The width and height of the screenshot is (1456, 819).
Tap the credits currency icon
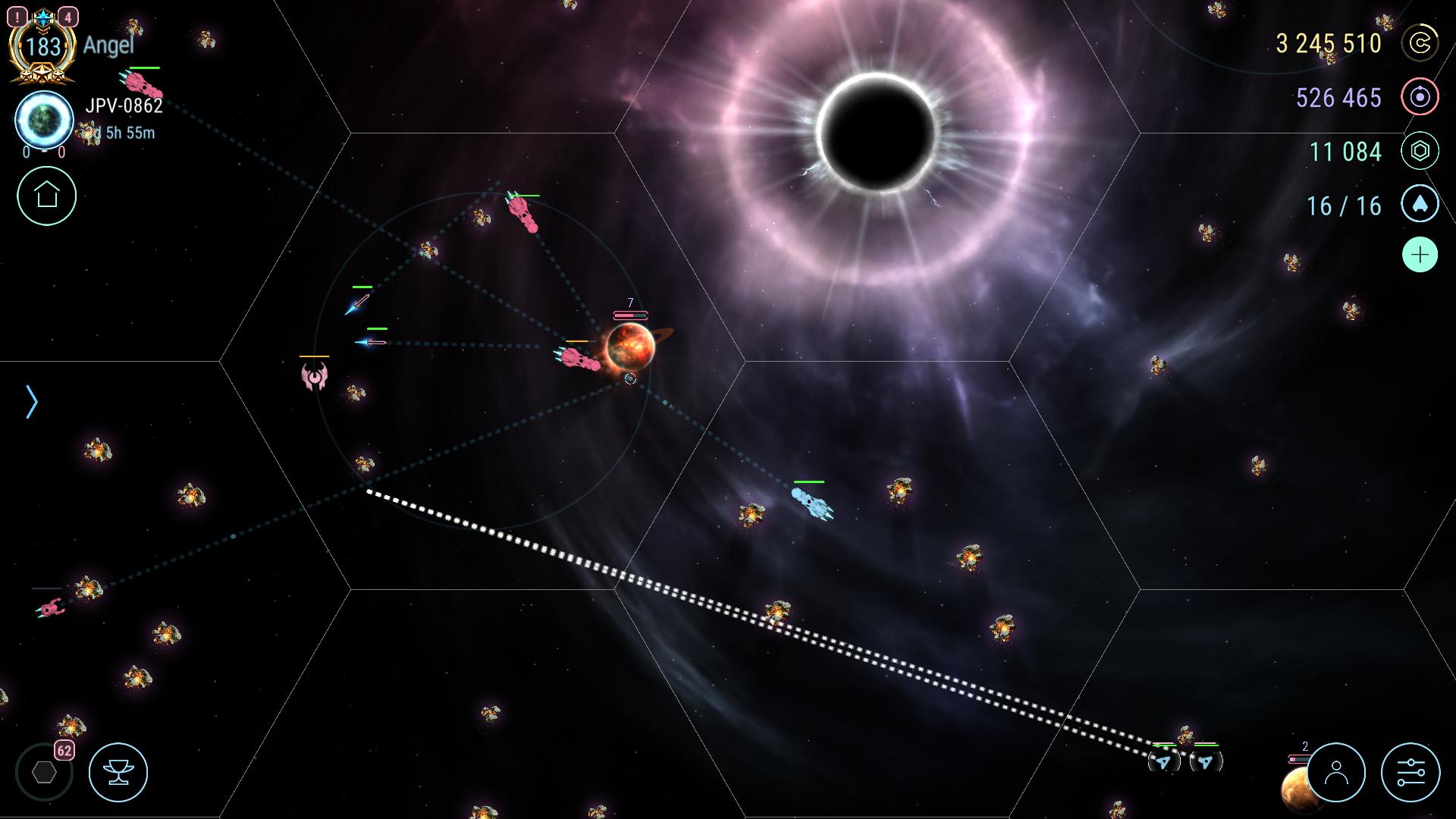(1420, 43)
